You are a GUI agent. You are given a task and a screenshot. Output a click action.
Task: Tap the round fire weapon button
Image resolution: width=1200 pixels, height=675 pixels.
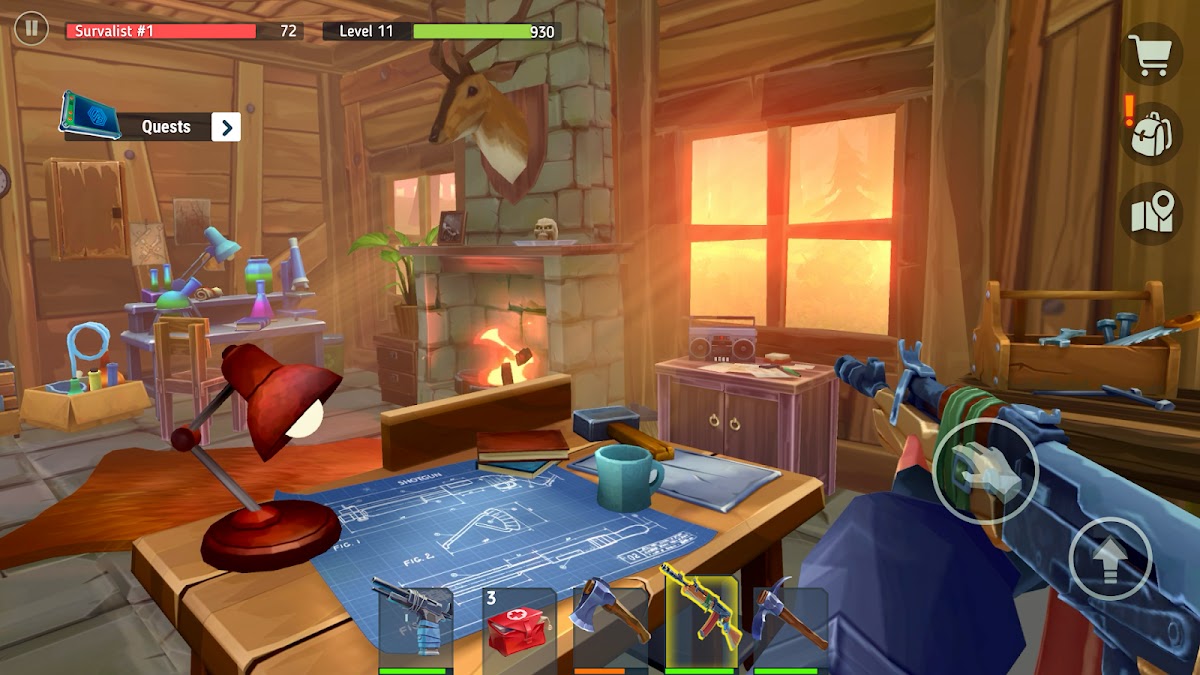[x=985, y=470]
